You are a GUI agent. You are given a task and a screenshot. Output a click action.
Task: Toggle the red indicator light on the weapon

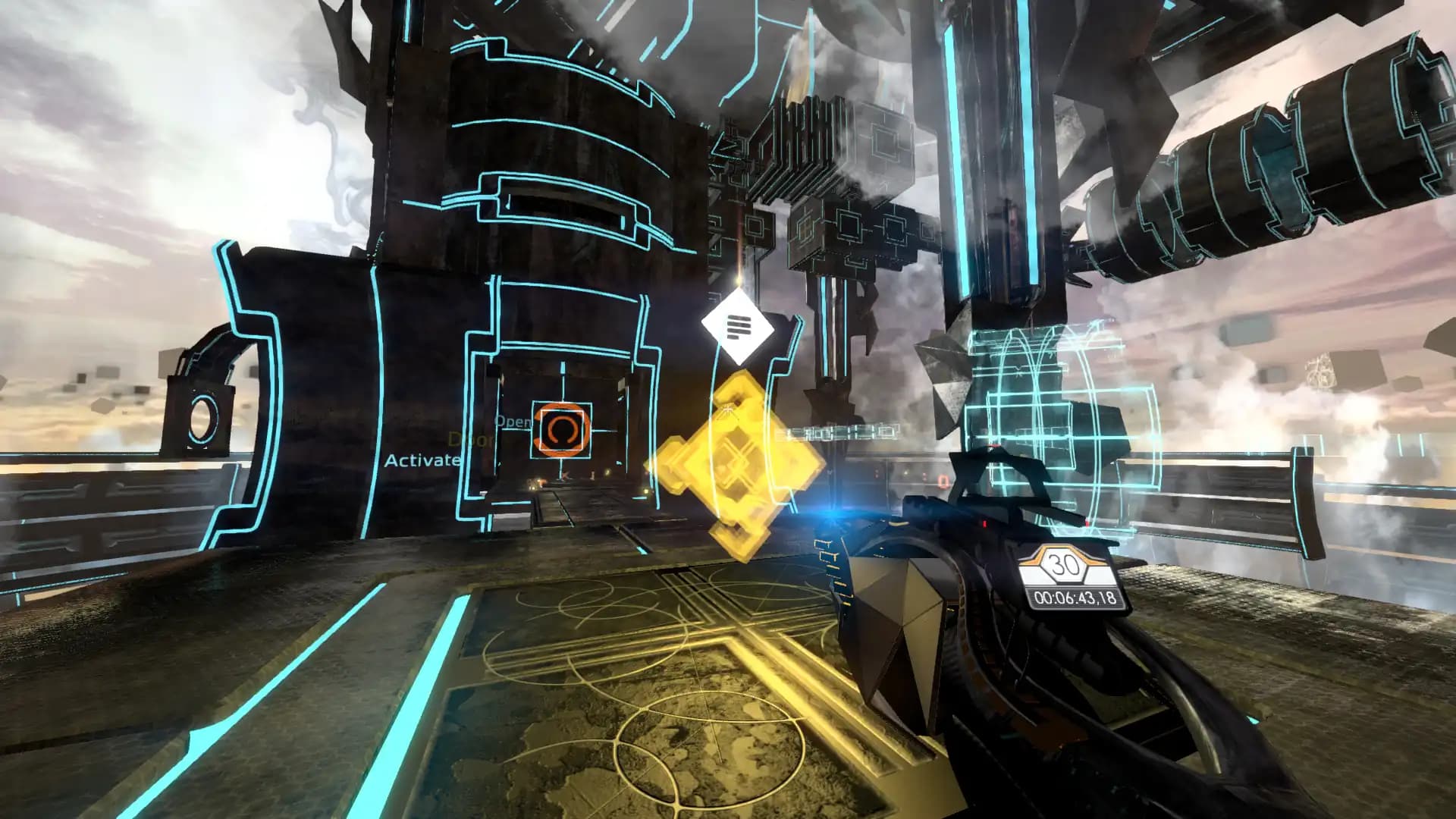point(985,523)
